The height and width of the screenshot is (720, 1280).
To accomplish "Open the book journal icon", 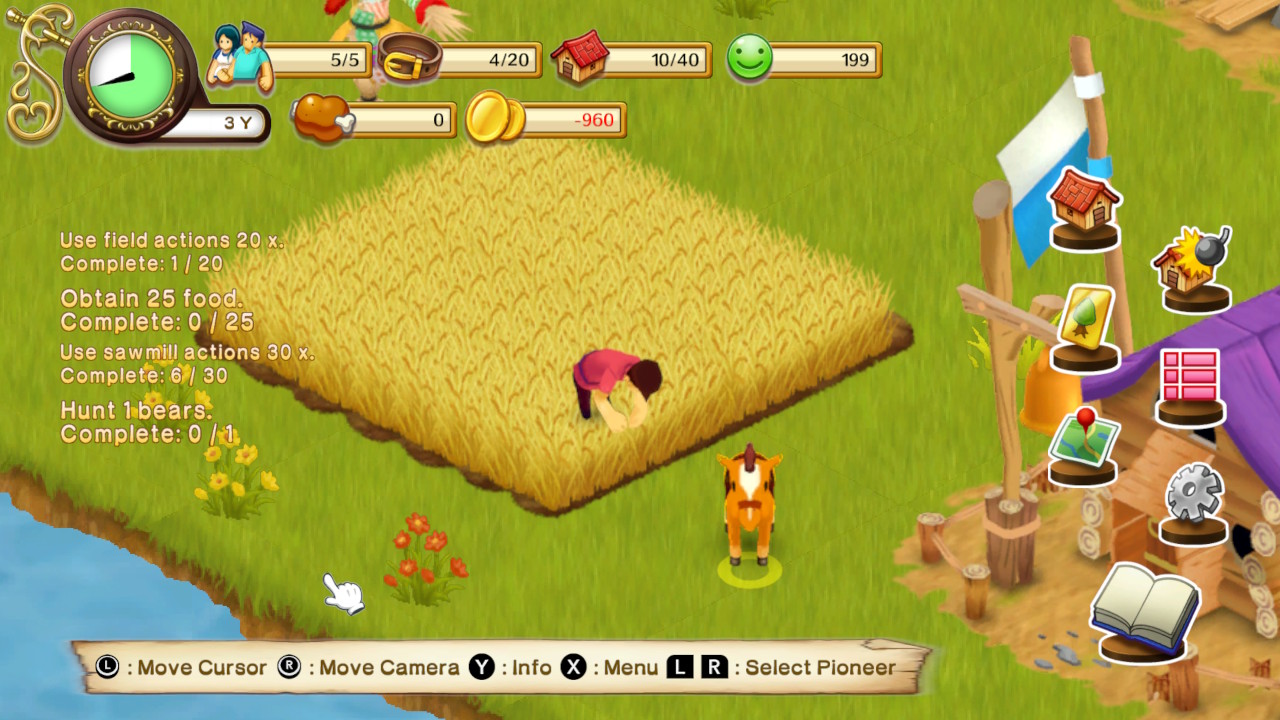I will pyautogui.click(x=1144, y=607).
